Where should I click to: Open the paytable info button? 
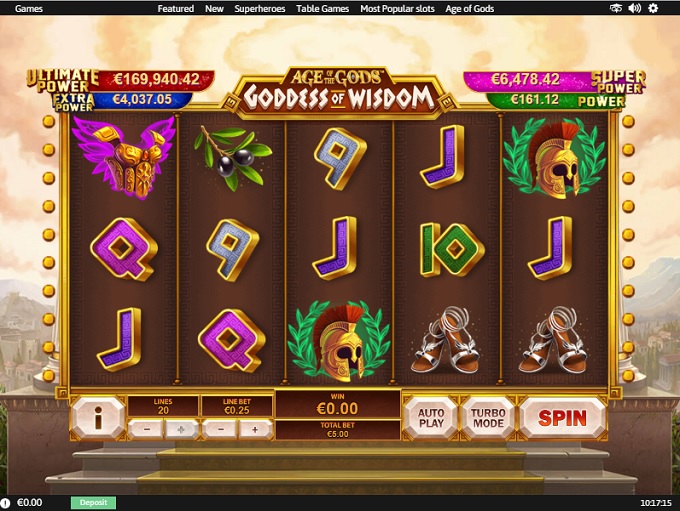click(x=97, y=417)
